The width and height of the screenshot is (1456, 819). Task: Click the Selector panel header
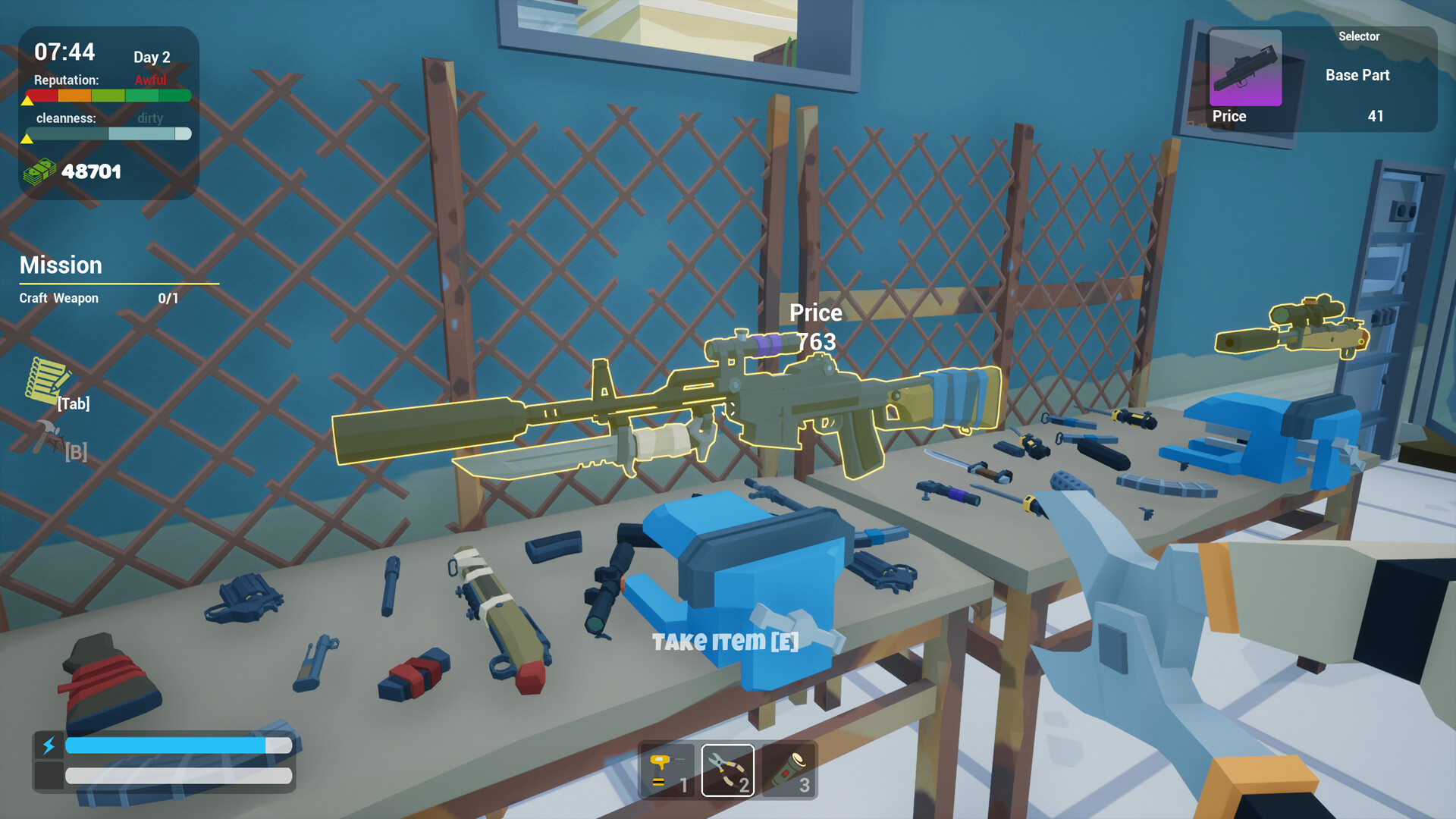click(1358, 36)
